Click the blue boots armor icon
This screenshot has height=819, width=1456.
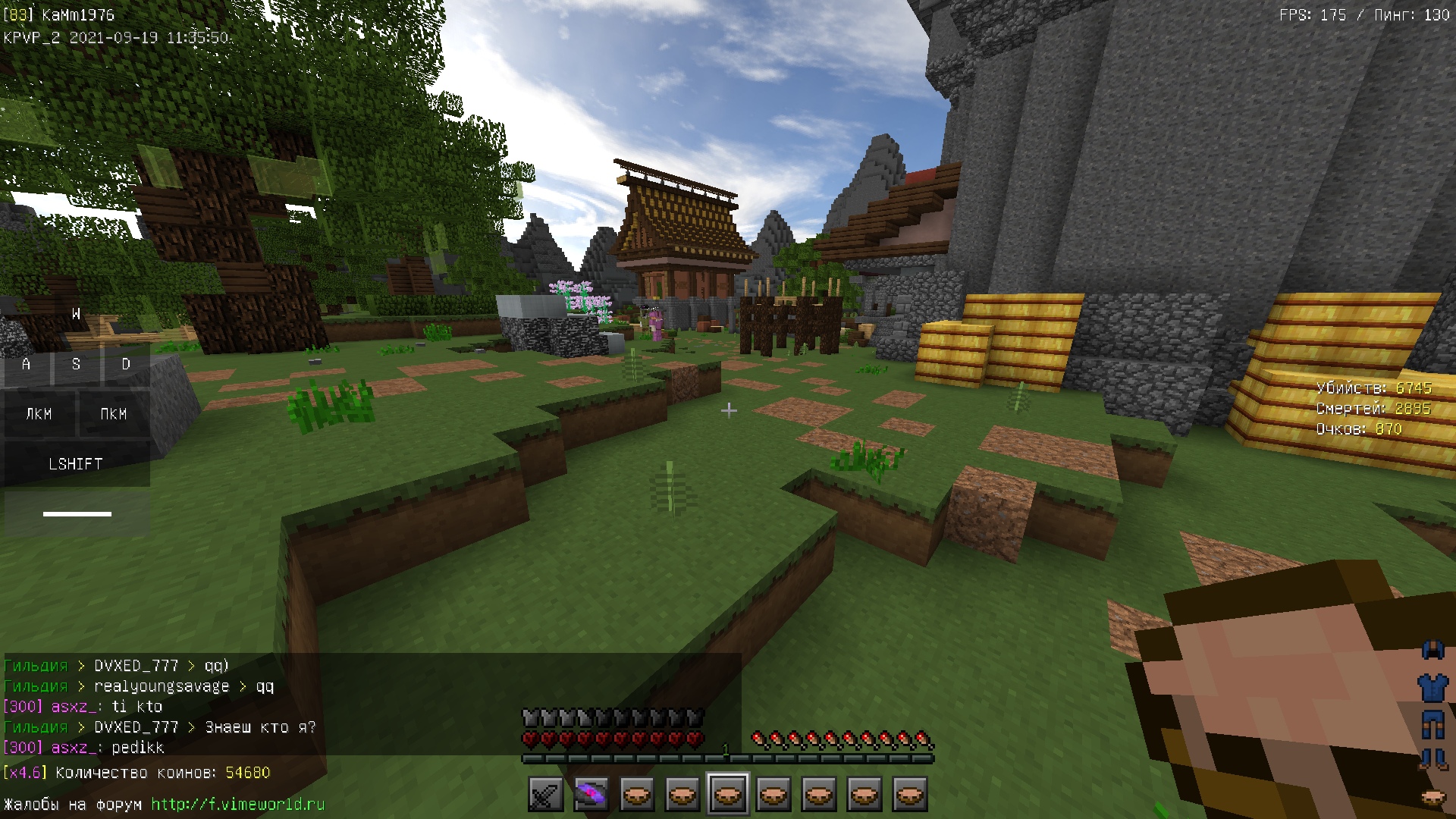tap(1432, 758)
